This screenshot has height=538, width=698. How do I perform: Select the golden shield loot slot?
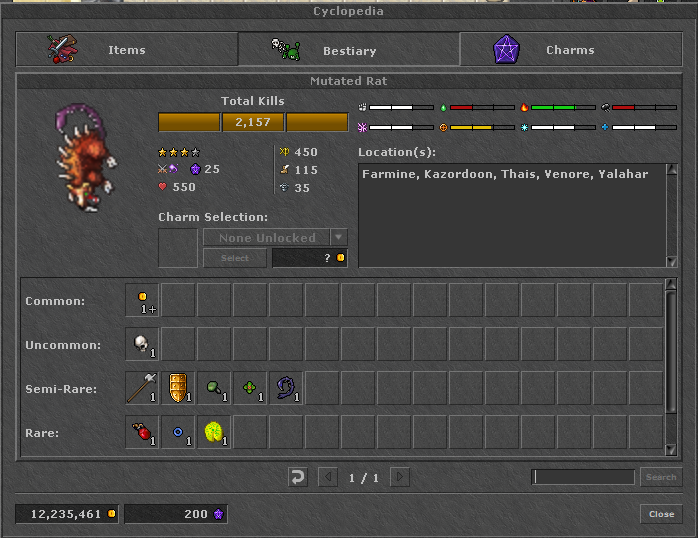click(178, 388)
